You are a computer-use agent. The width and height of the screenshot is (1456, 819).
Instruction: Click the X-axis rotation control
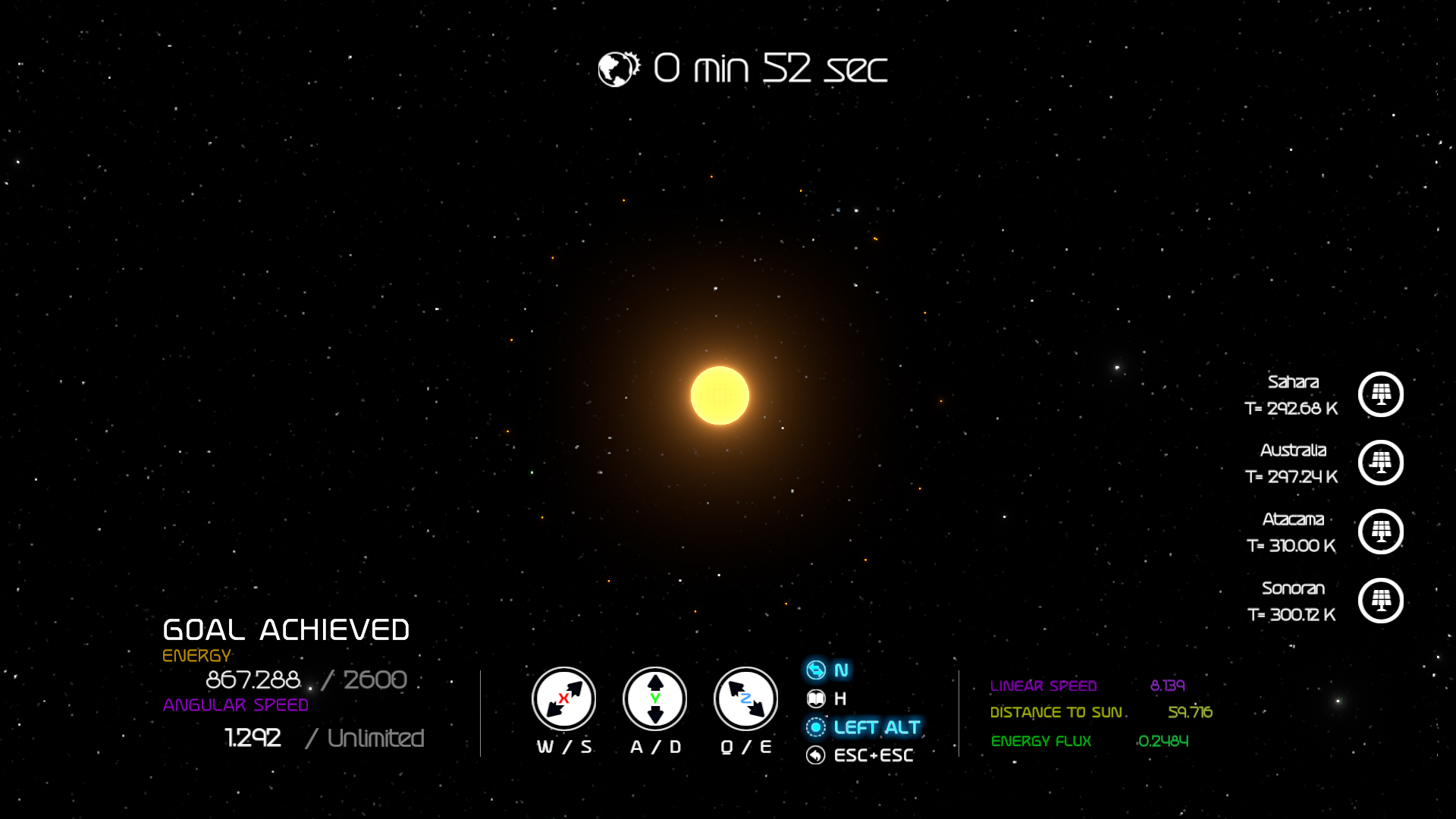[x=563, y=698]
